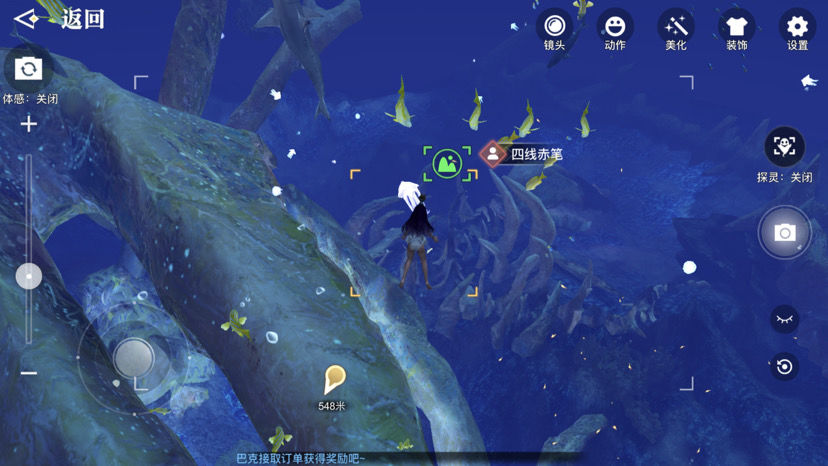Reset the camera with the circular arrow icon

tap(785, 367)
